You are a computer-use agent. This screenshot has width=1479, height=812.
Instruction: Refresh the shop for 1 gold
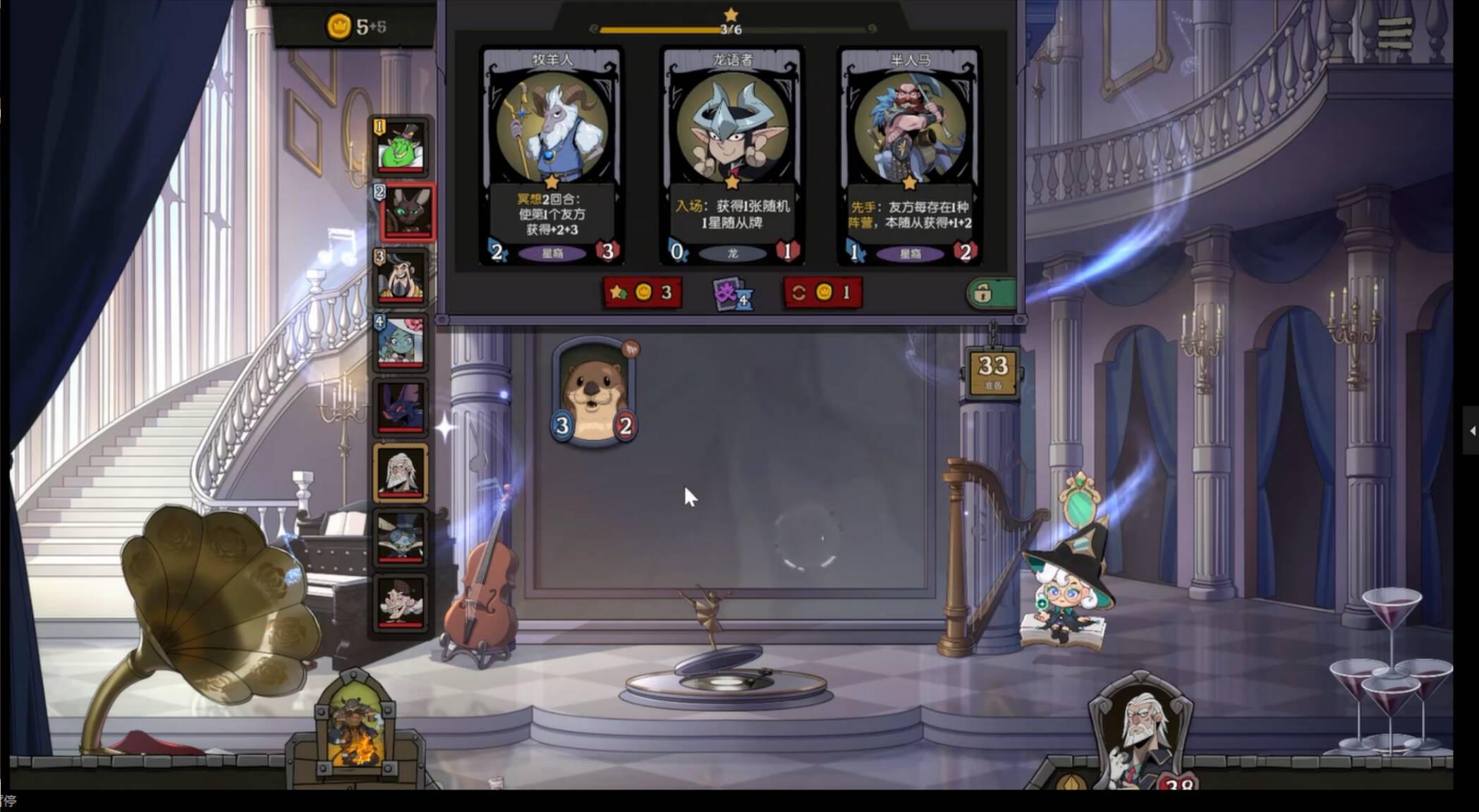[822, 293]
